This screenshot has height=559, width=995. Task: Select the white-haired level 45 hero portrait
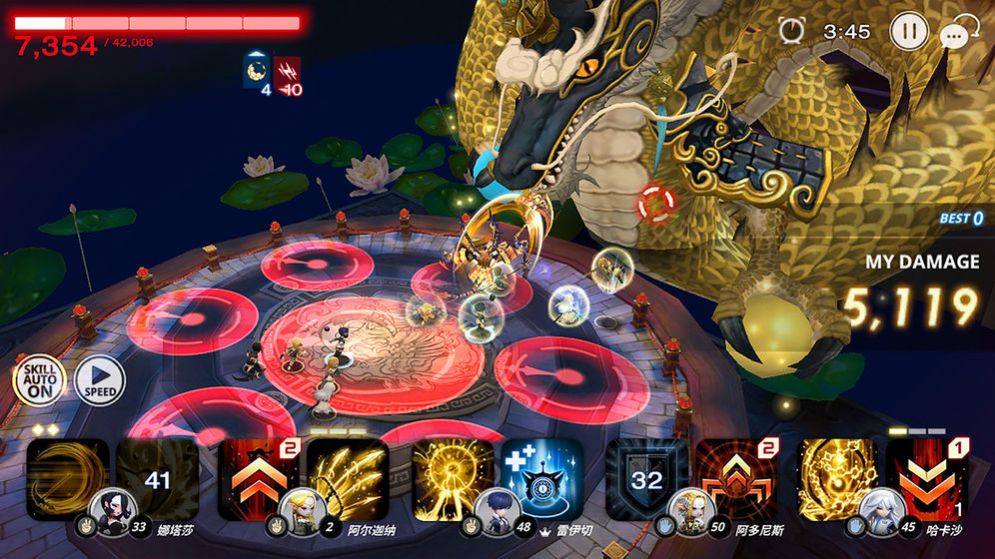(x=884, y=512)
